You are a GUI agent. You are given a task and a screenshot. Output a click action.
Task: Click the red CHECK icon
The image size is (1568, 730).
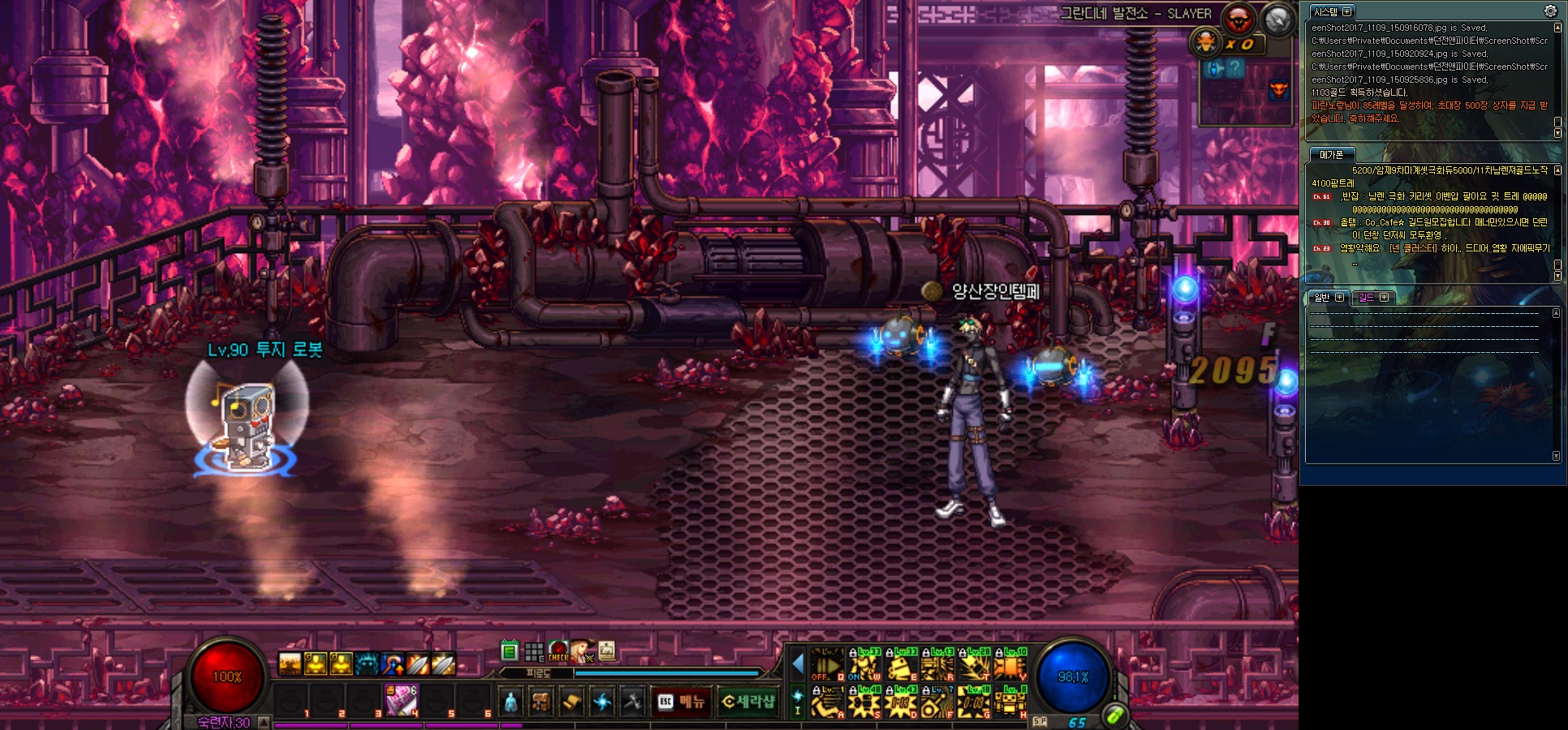[x=558, y=651]
